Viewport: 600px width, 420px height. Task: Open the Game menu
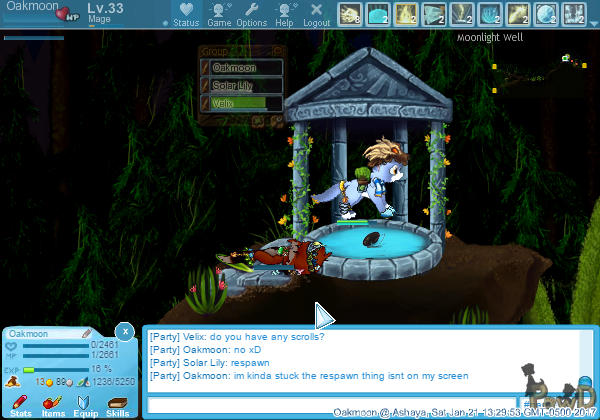point(219,14)
